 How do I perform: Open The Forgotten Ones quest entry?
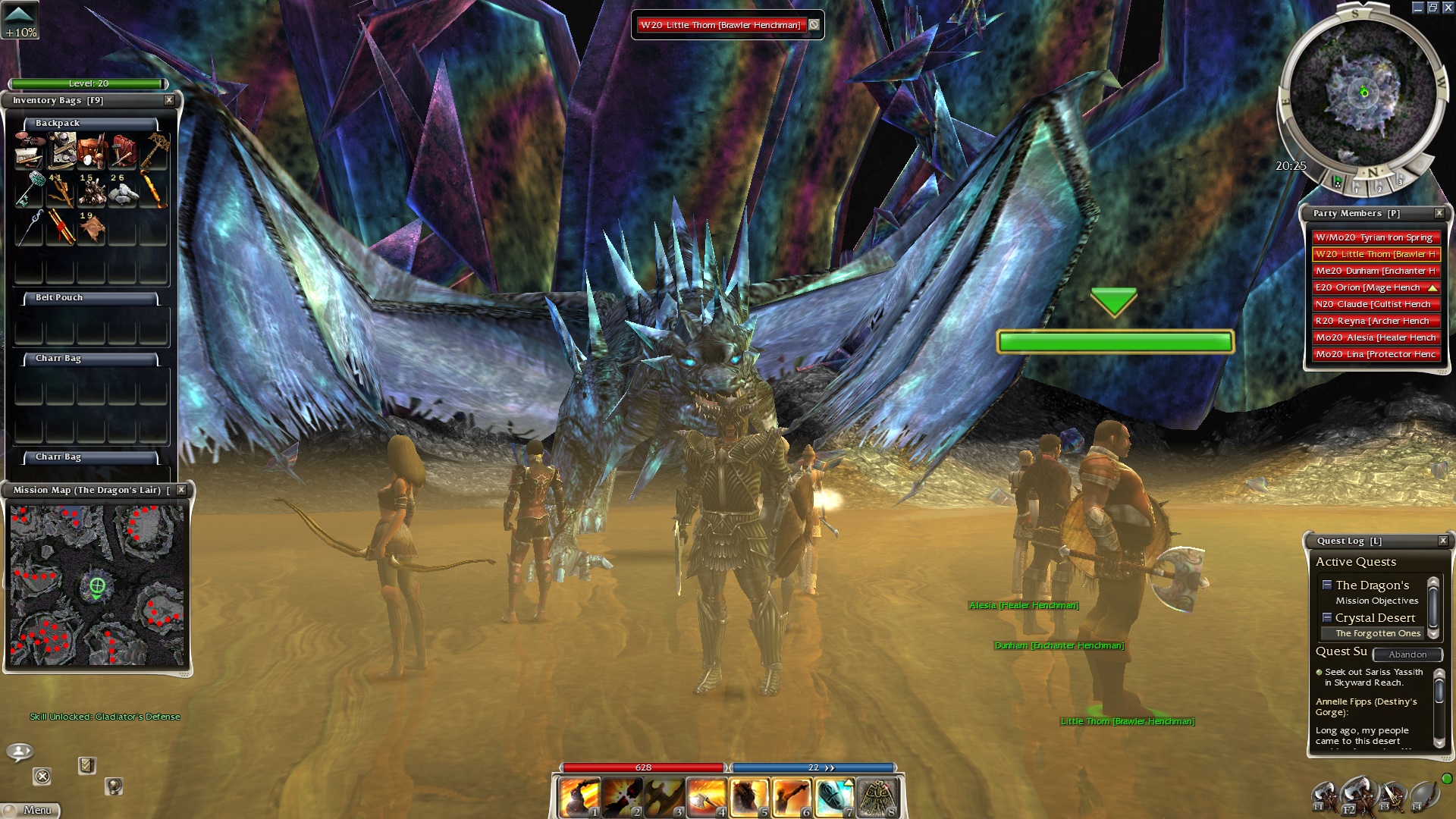point(1377,633)
